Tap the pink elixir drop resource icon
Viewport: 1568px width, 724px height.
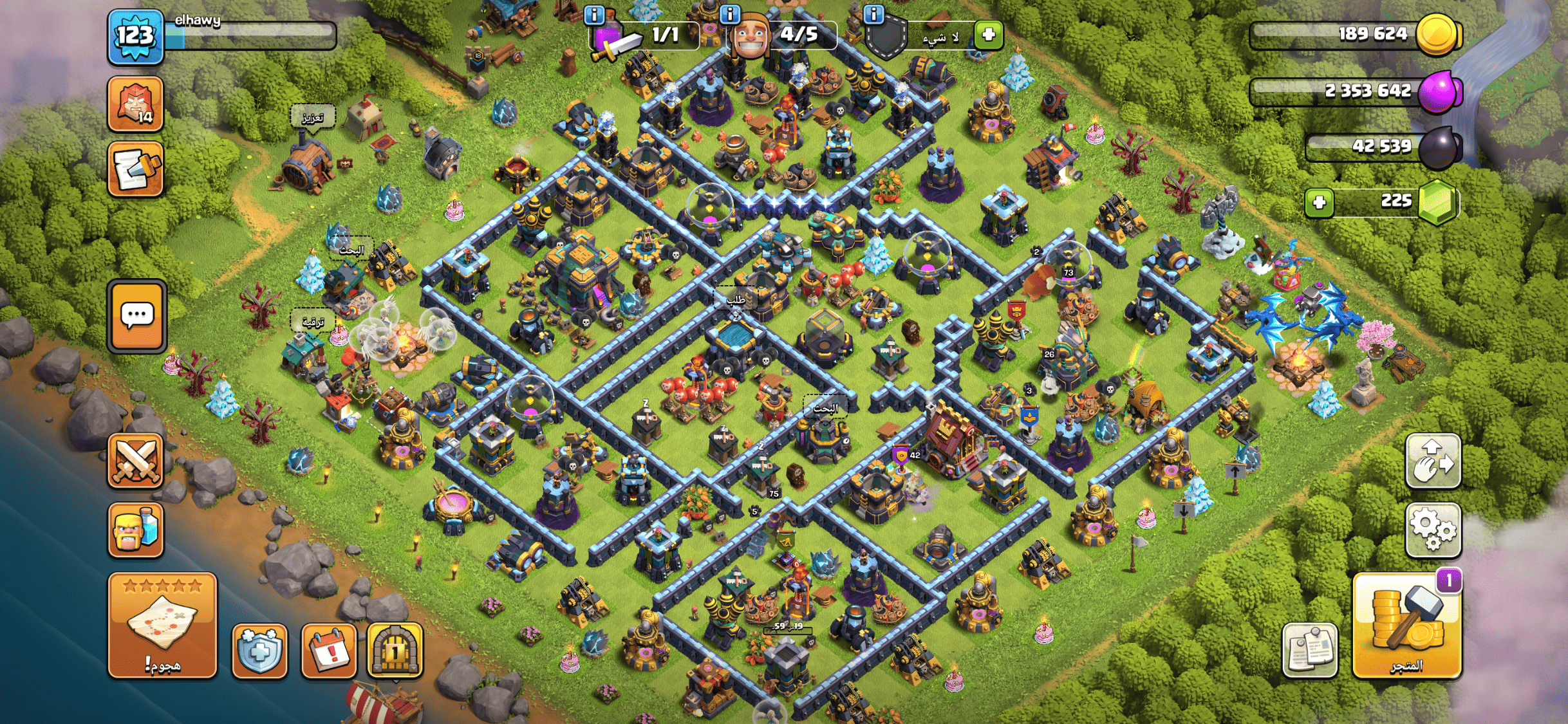1438,91
